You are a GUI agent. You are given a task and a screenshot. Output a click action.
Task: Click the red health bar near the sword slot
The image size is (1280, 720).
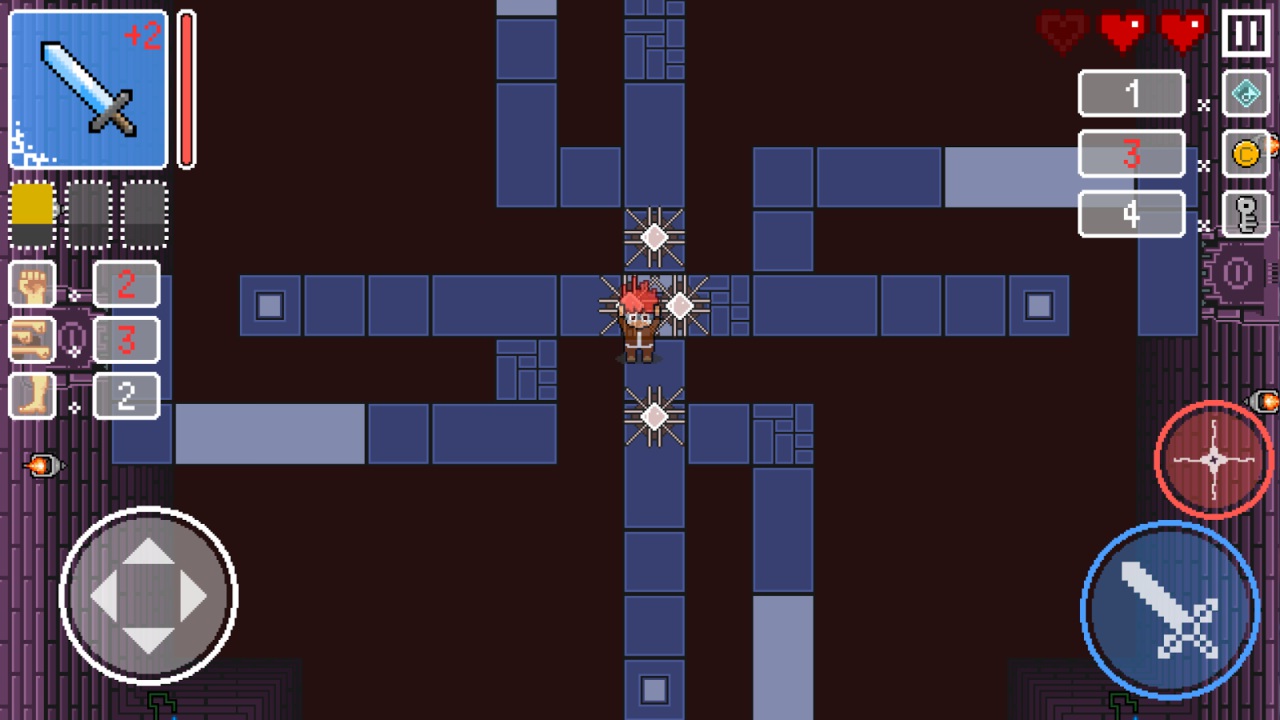pos(186,90)
